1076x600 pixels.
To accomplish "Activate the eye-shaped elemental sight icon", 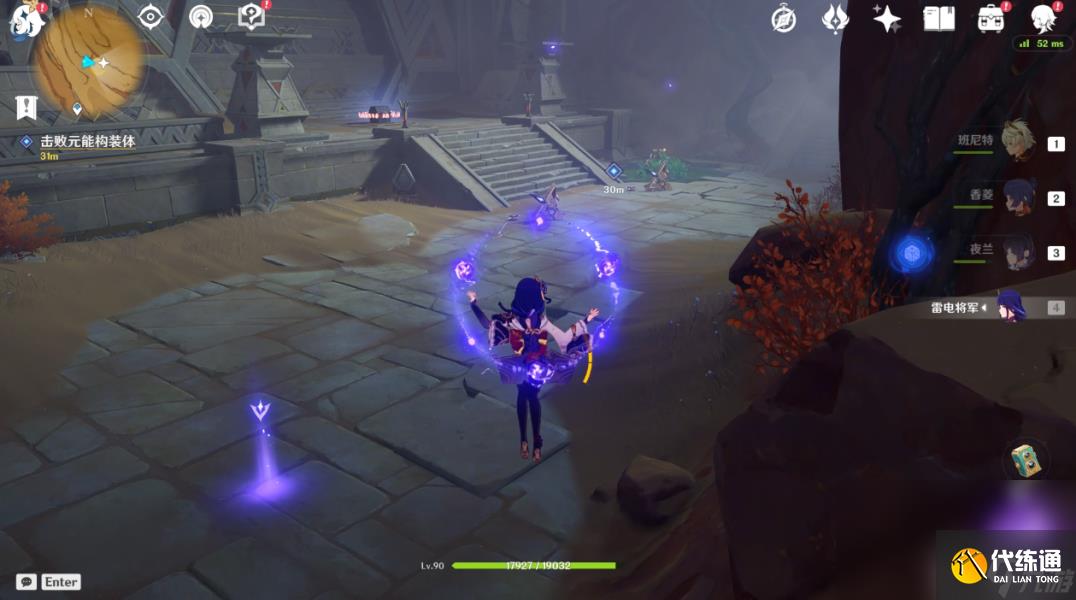I will point(150,17).
